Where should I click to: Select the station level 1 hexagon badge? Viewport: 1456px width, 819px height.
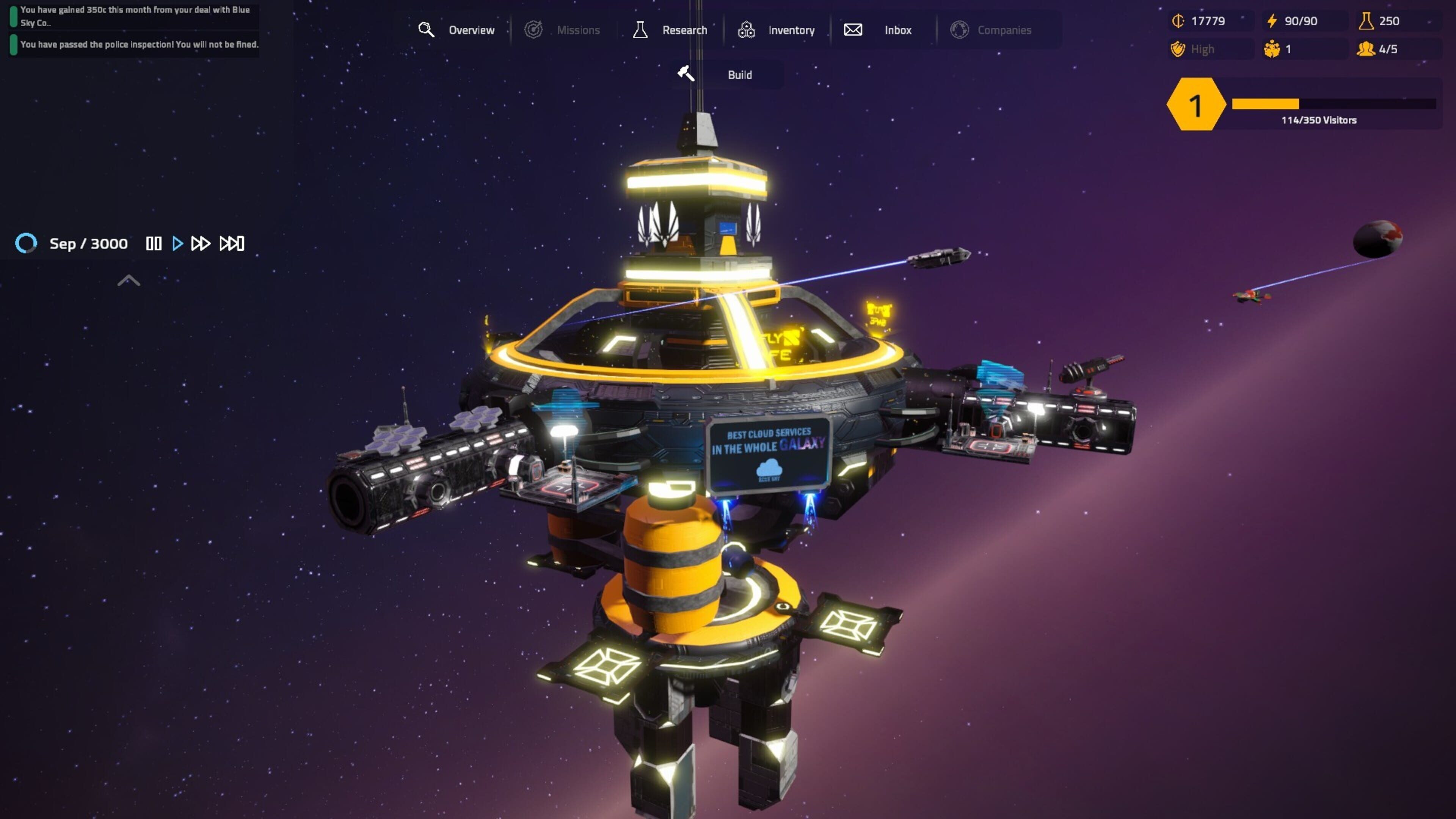(1194, 105)
